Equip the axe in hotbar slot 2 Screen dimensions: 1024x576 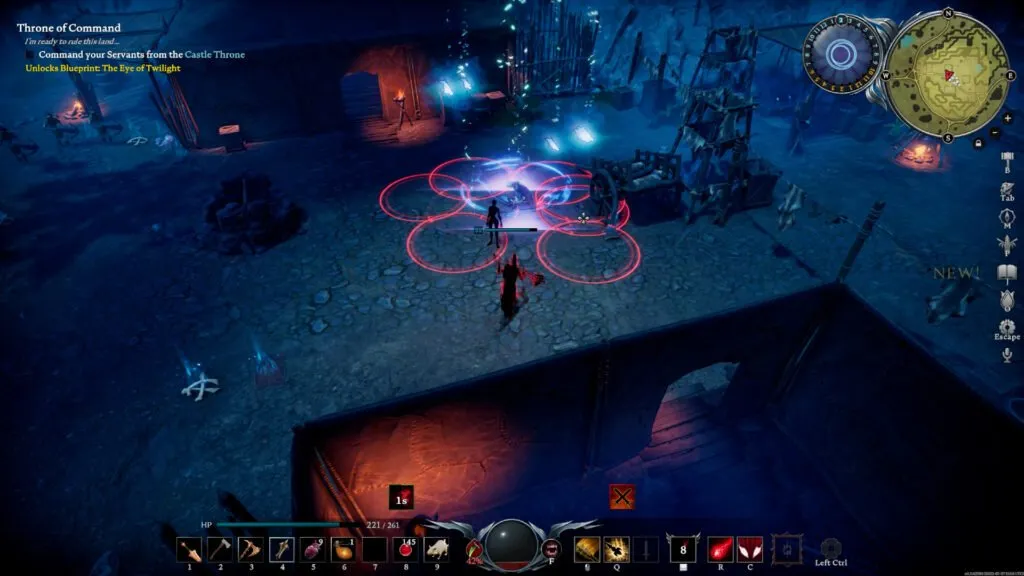tap(220, 548)
